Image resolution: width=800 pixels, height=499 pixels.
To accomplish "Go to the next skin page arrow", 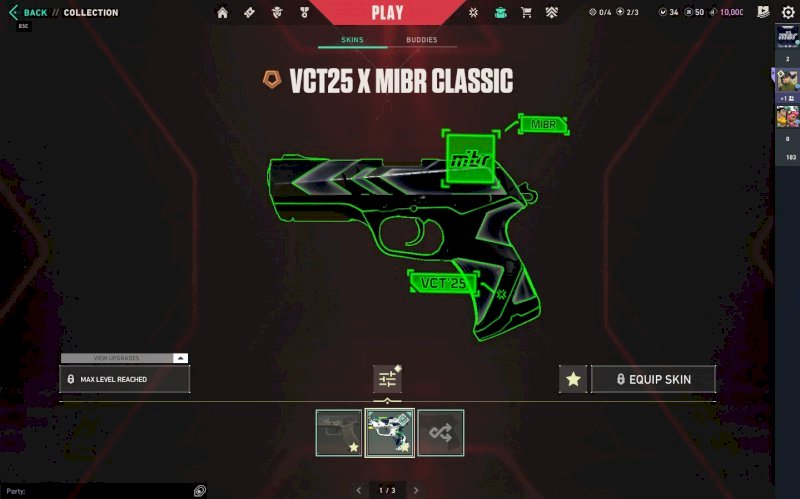I will pyautogui.click(x=416, y=490).
